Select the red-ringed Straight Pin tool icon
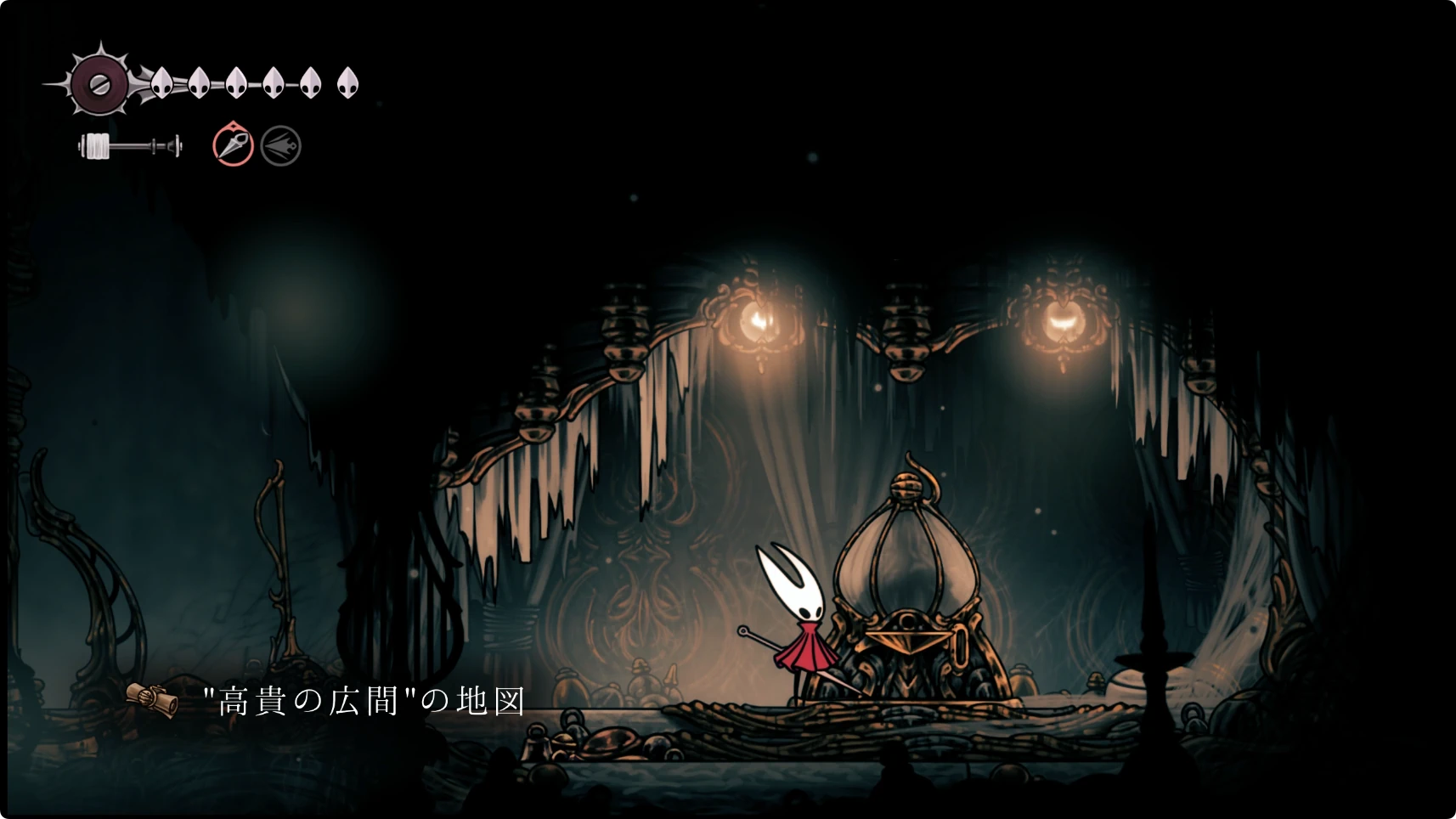 [x=233, y=145]
